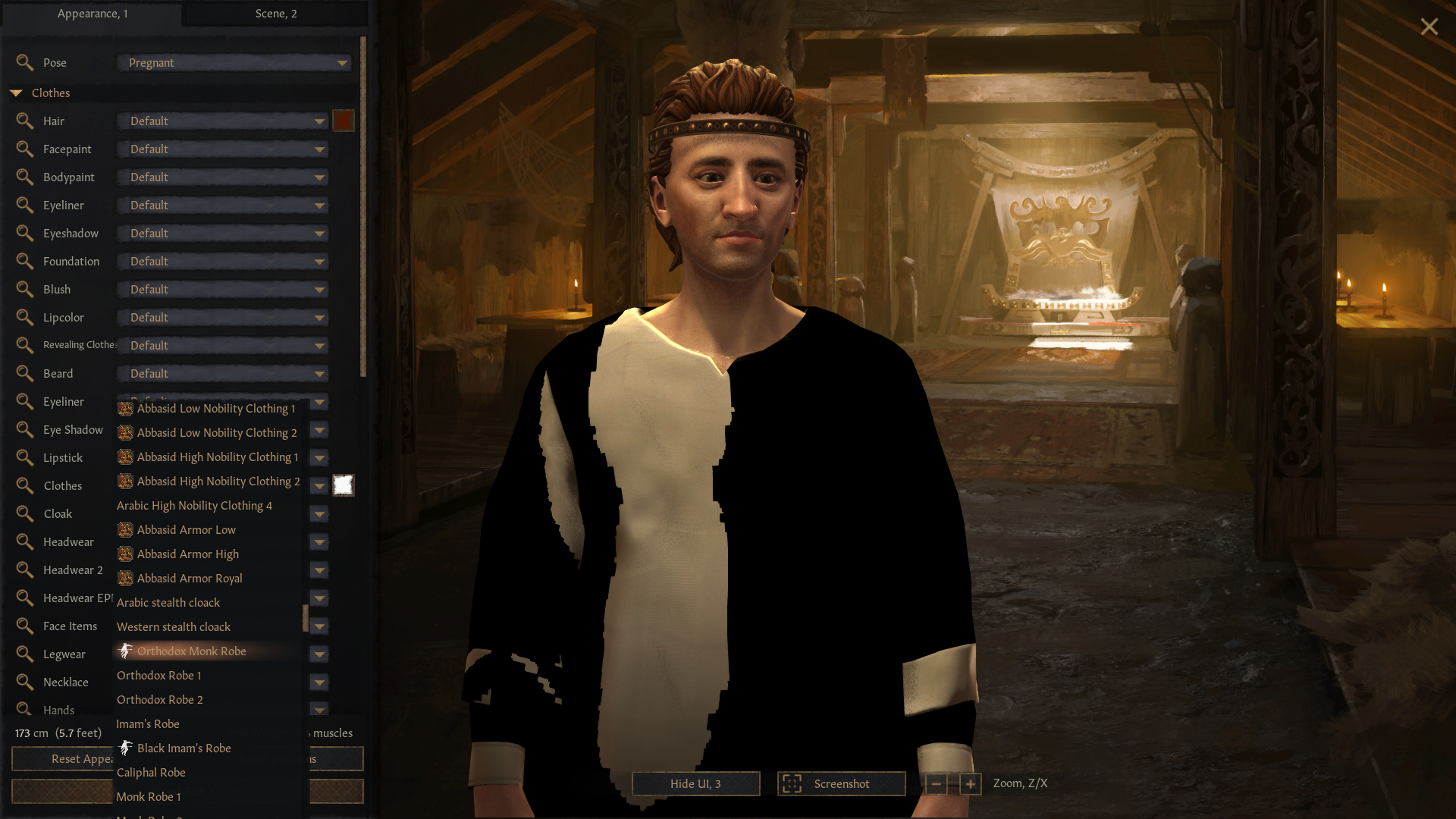
Task: Click the orange hair color swatch
Action: click(x=344, y=120)
